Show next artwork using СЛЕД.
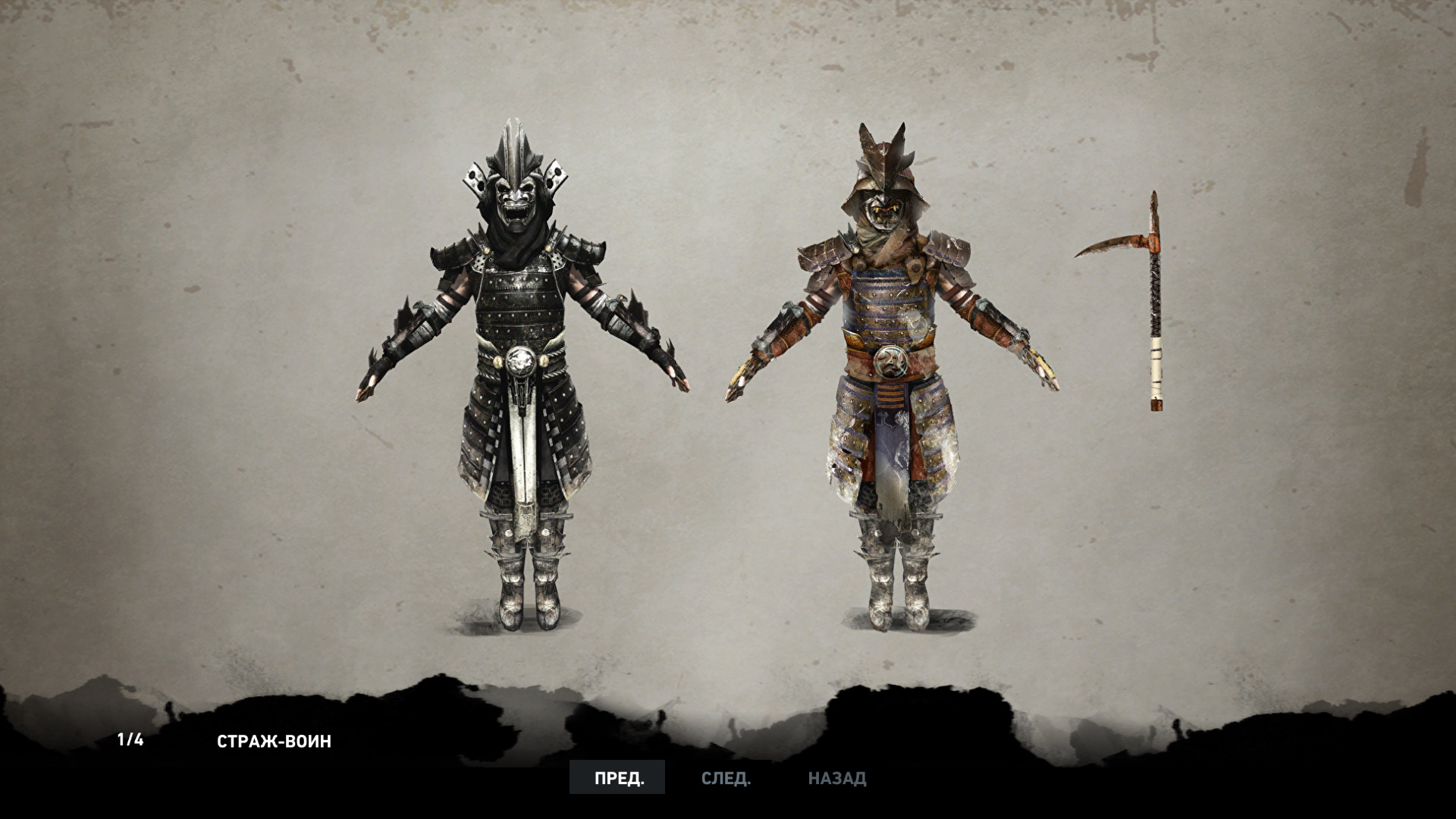 tap(726, 778)
